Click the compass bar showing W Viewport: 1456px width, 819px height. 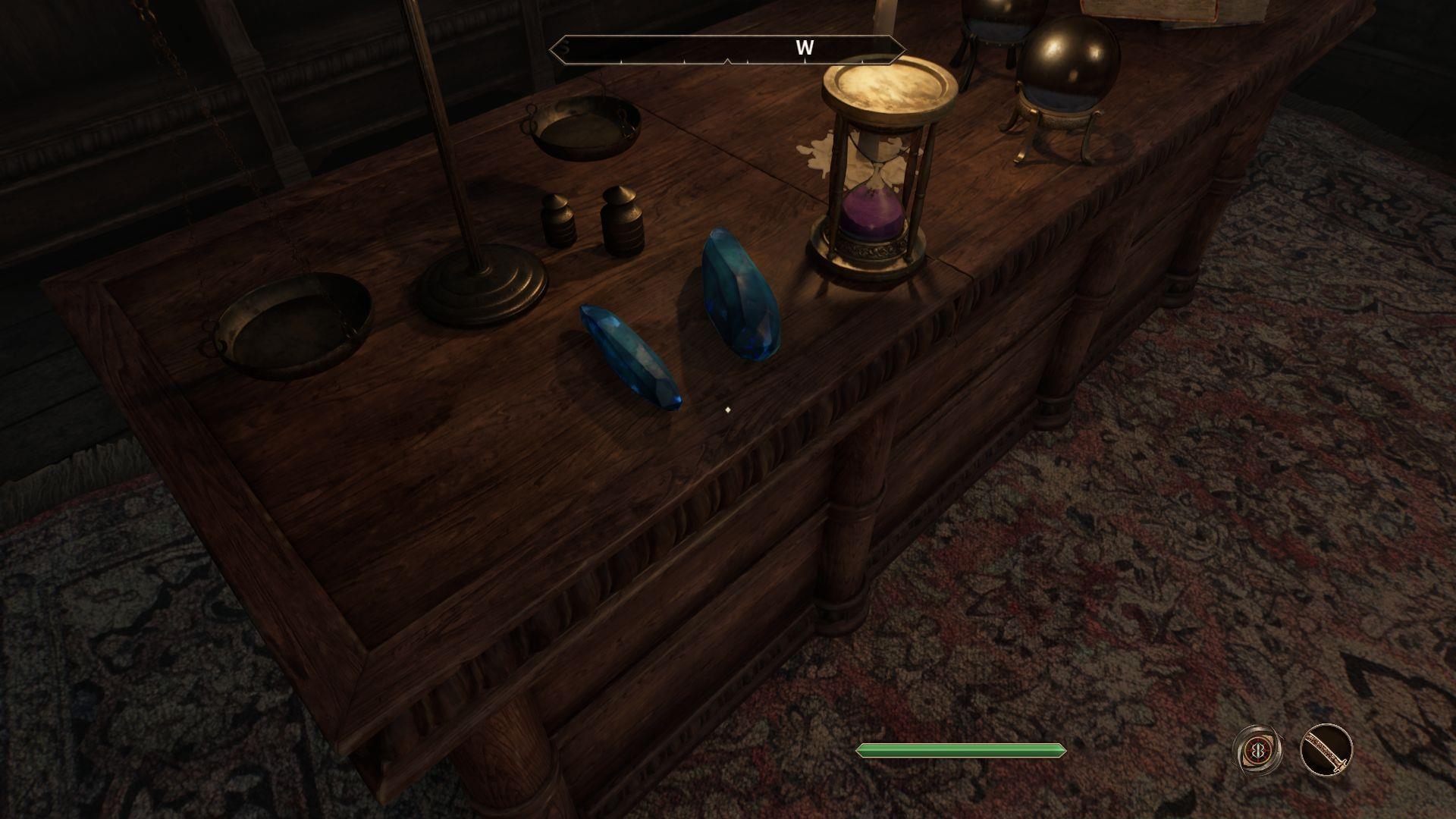[727, 49]
